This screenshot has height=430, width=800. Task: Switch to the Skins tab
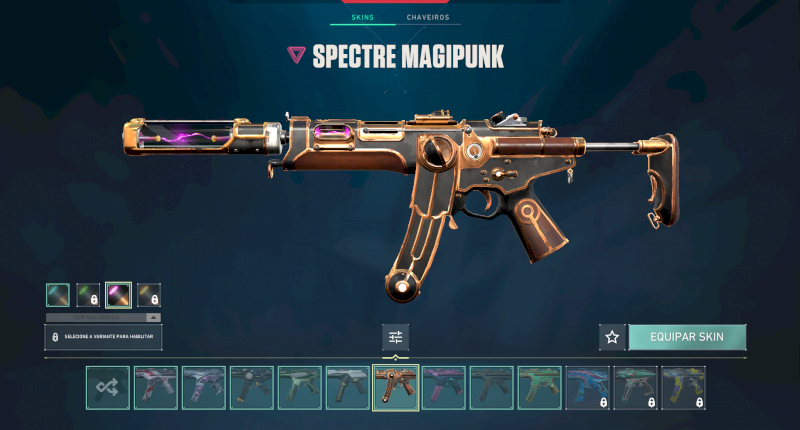click(363, 18)
